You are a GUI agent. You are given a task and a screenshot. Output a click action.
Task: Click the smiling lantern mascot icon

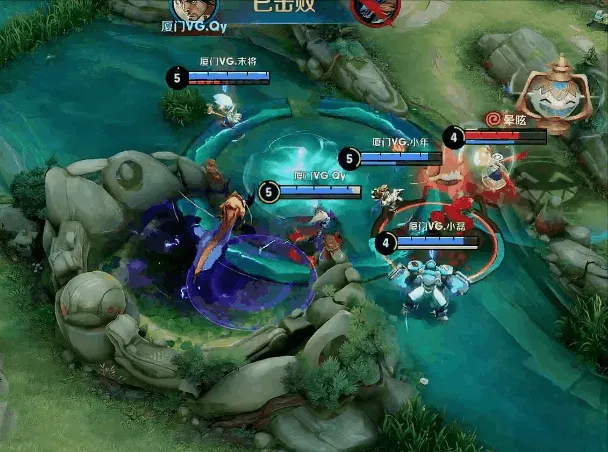coord(548,95)
